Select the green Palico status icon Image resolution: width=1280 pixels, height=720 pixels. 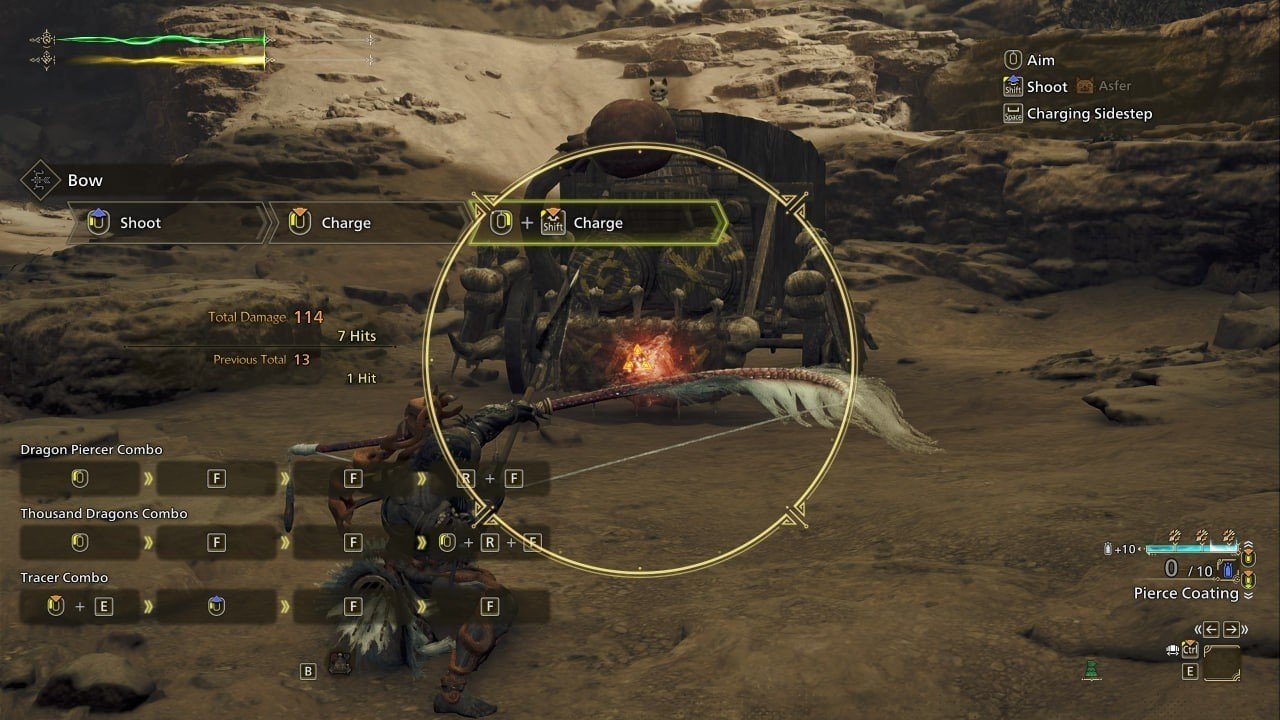coord(1092,669)
